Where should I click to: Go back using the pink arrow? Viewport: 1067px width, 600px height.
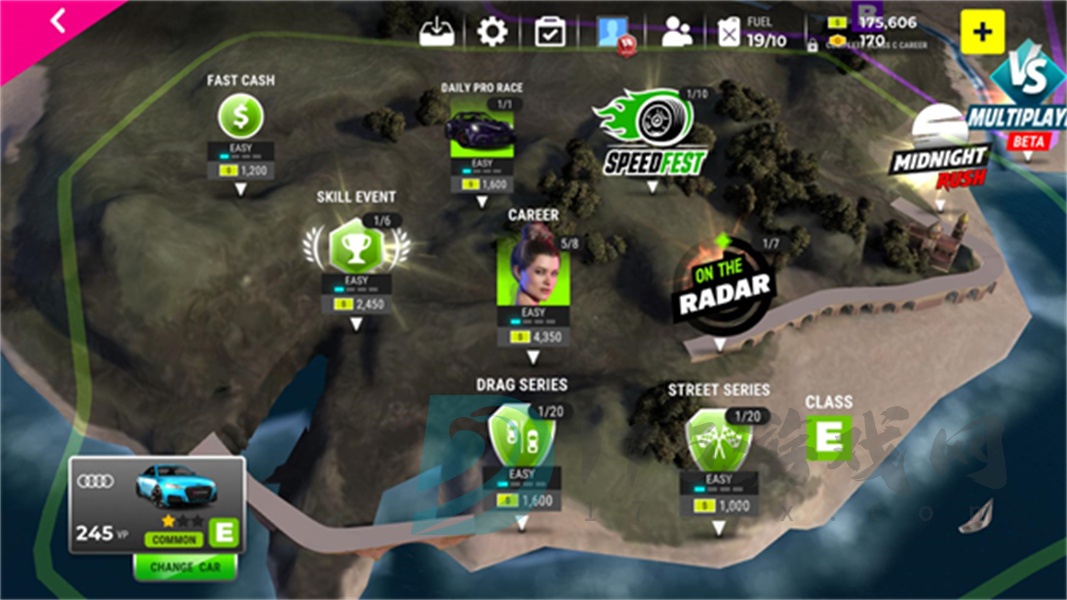pos(57,21)
